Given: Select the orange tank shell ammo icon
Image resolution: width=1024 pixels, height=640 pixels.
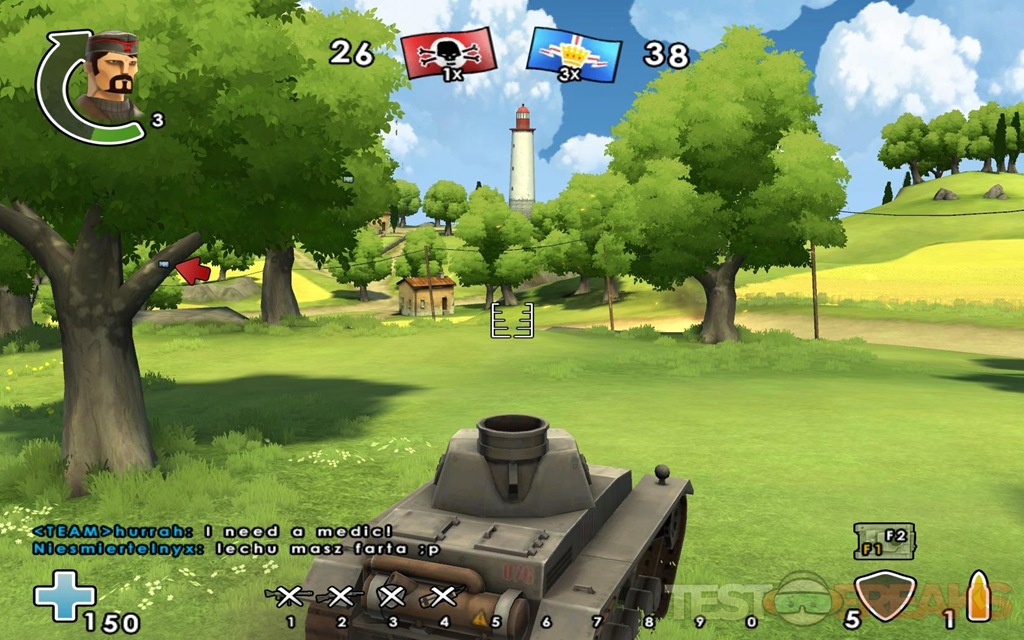Looking at the screenshot, I should [x=977, y=595].
